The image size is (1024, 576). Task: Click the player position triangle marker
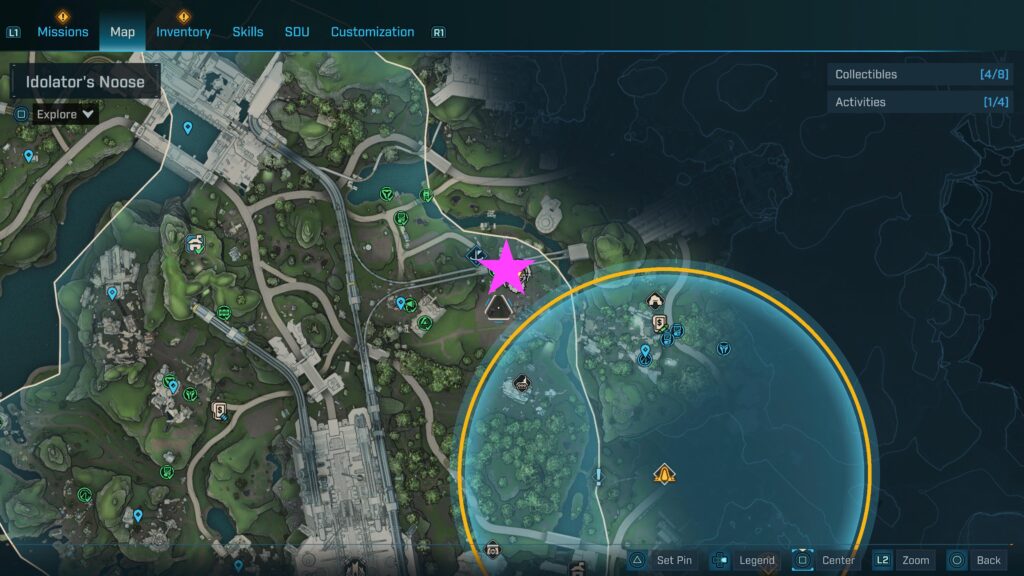click(496, 308)
